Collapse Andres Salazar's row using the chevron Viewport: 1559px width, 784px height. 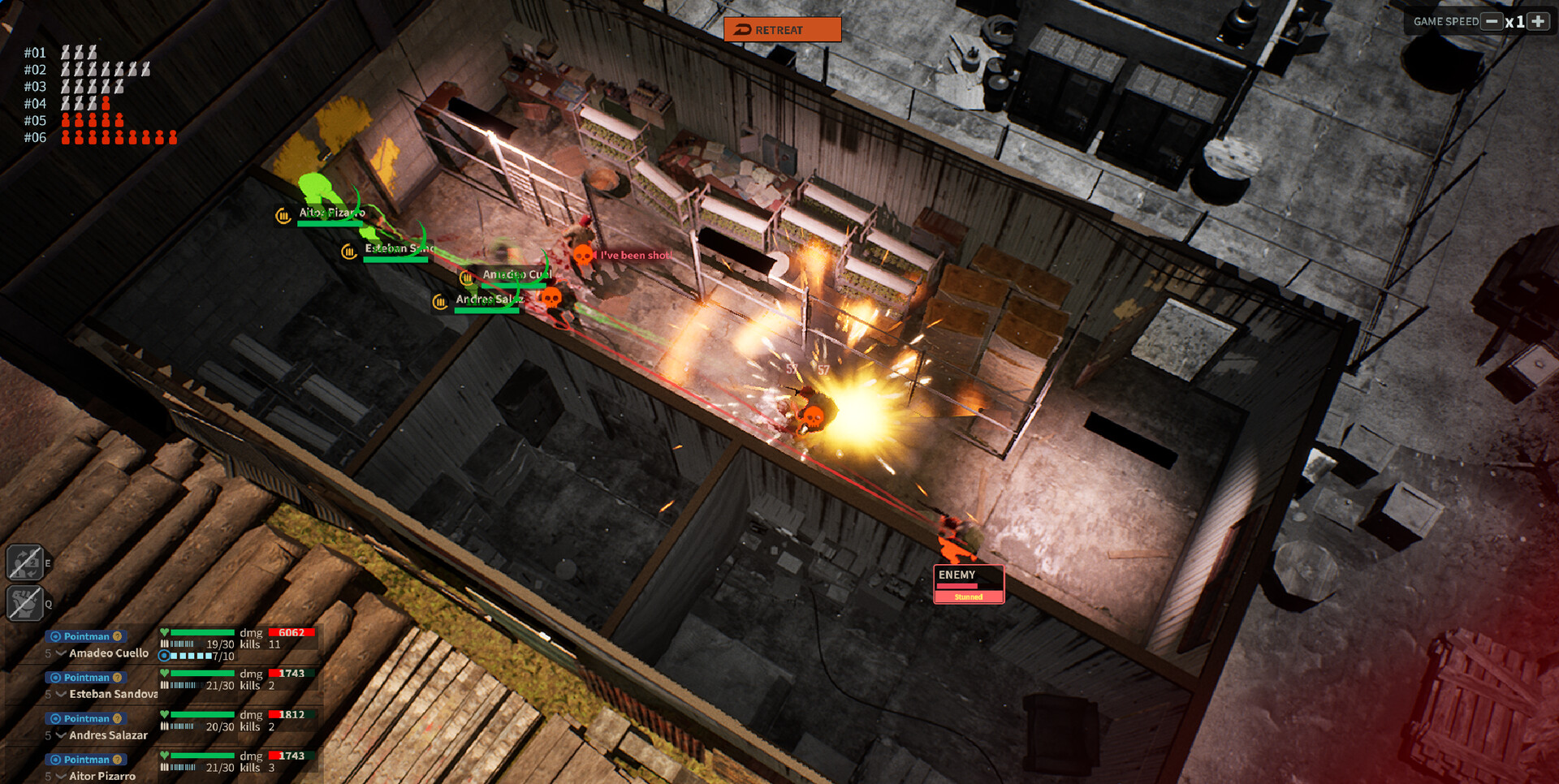click(x=60, y=736)
